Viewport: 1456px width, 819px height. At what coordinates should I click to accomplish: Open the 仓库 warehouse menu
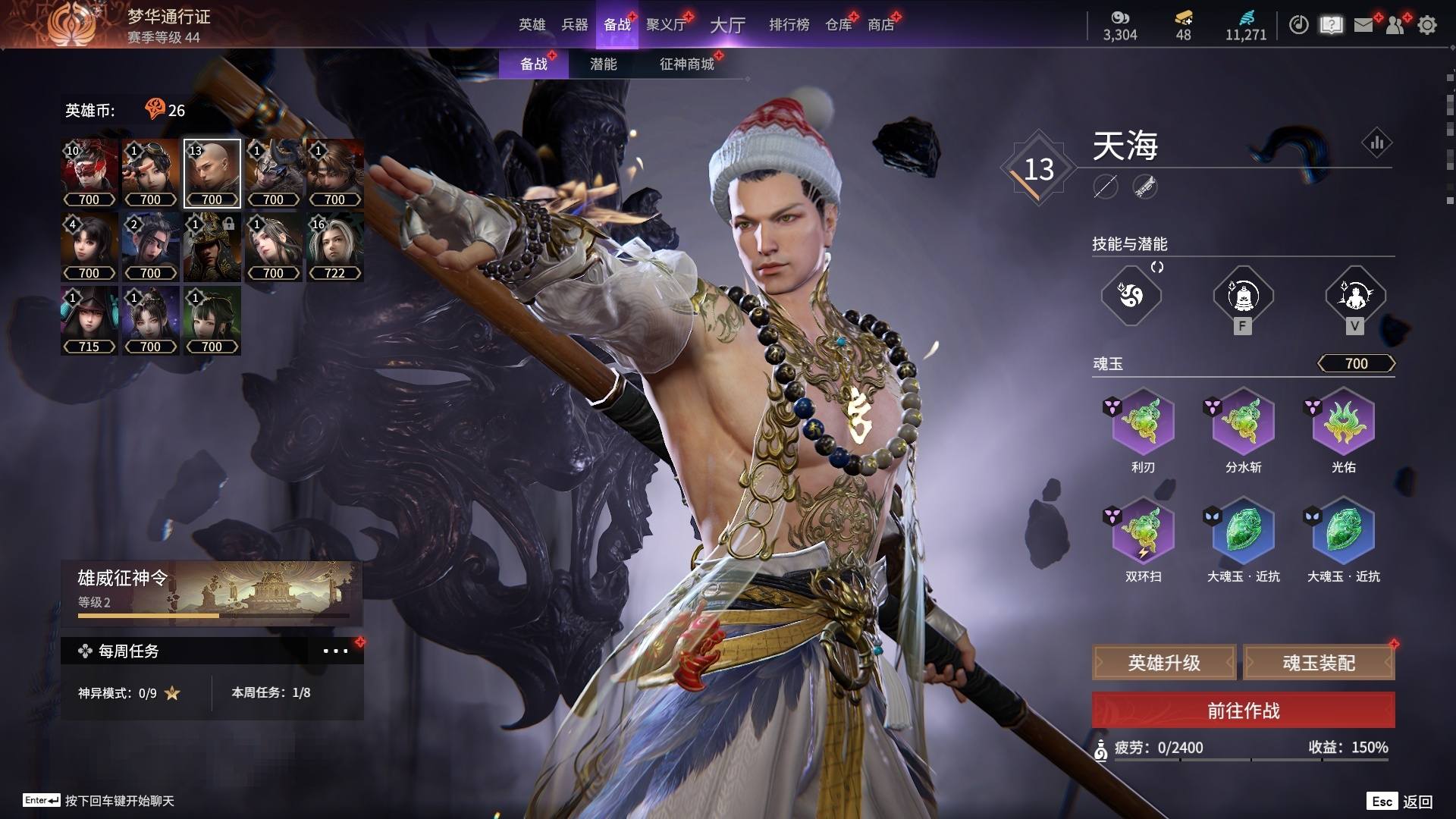click(839, 25)
